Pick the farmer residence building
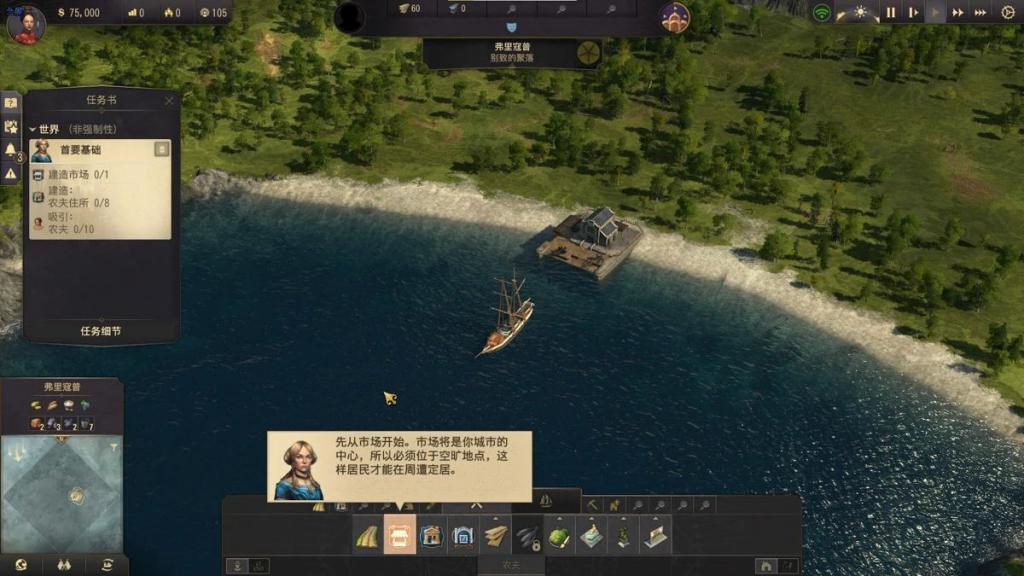Image resolution: width=1024 pixels, height=576 pixels. [432, 537]
